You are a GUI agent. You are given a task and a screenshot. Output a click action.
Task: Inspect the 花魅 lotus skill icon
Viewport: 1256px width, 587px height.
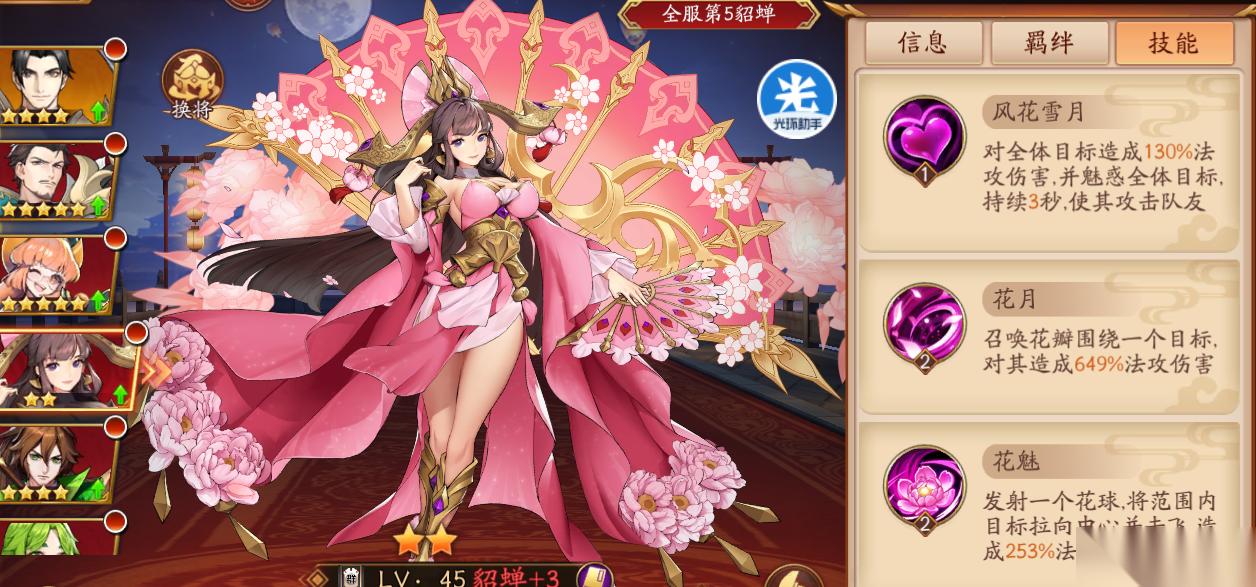click(x=924, y=487)
